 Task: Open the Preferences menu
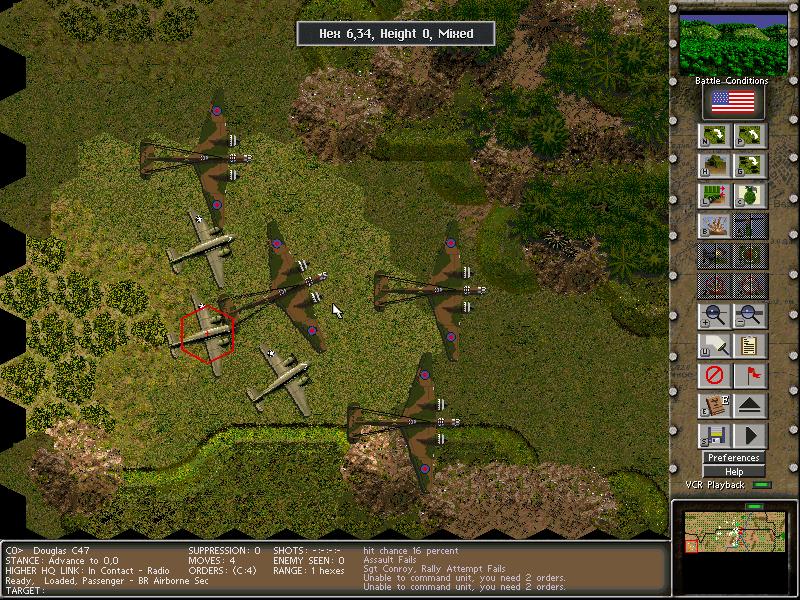pos(734,458)
